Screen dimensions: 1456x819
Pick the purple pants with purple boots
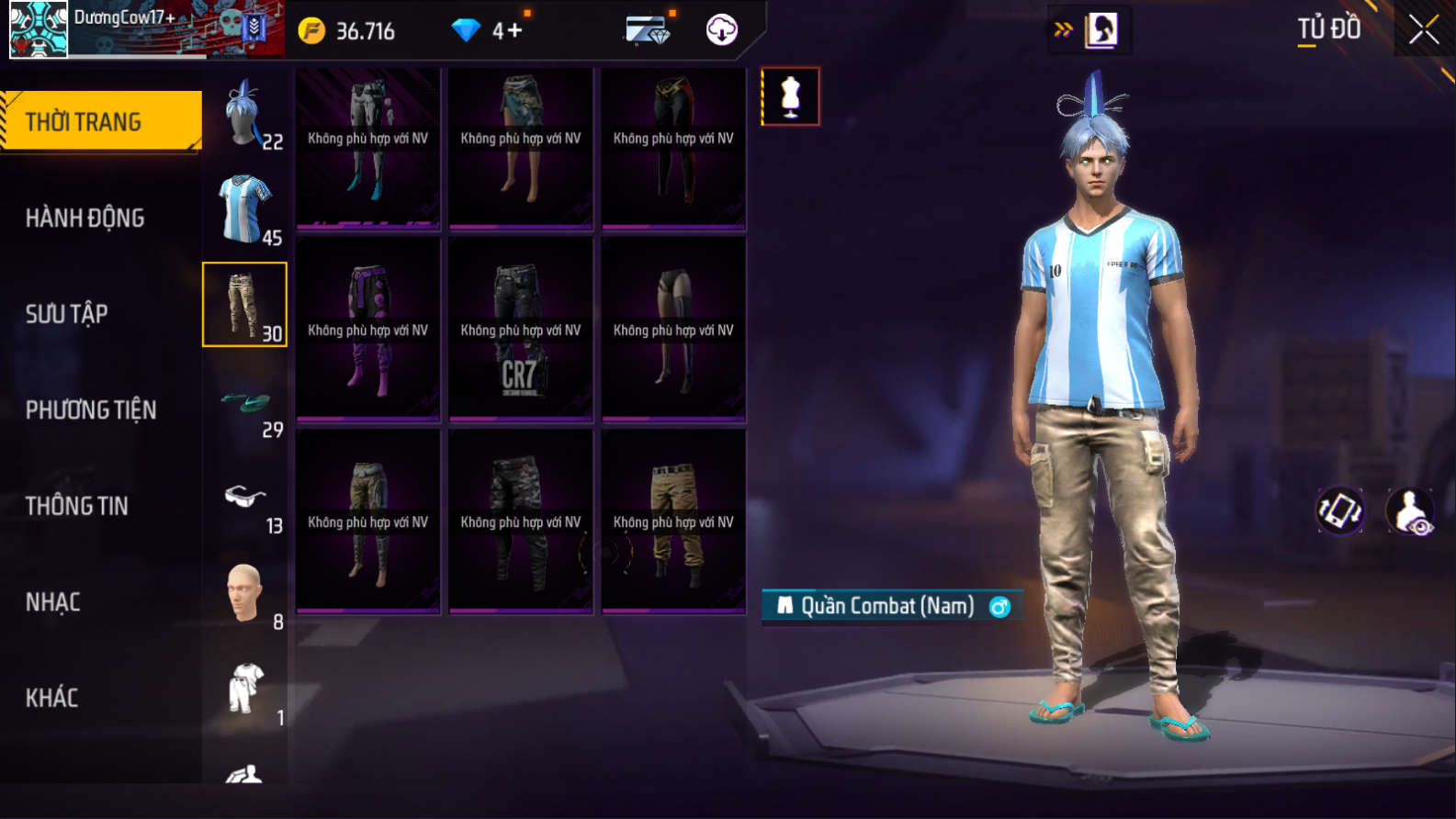click(x=368, y=331)
